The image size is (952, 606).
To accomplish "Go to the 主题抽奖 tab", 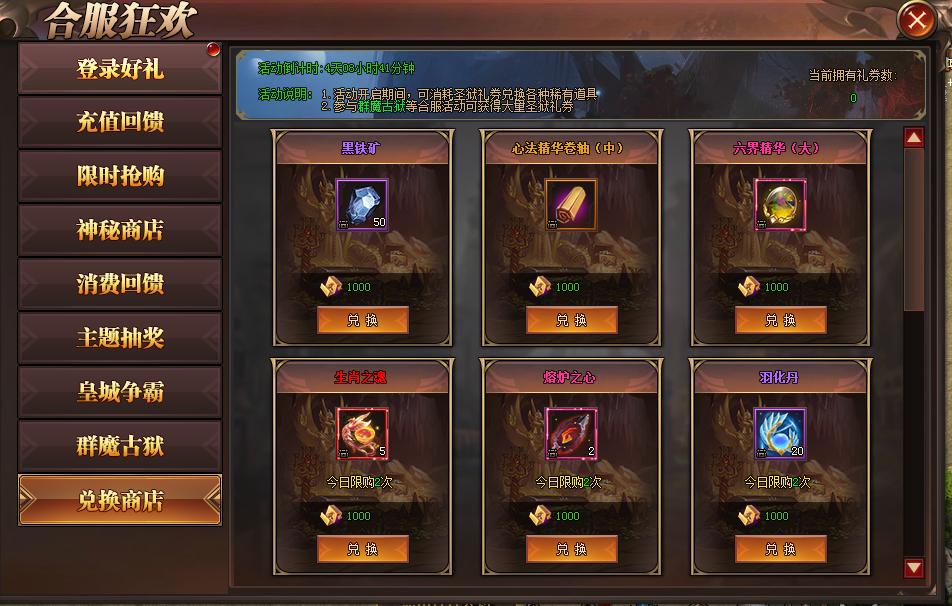I will [120, 338].
